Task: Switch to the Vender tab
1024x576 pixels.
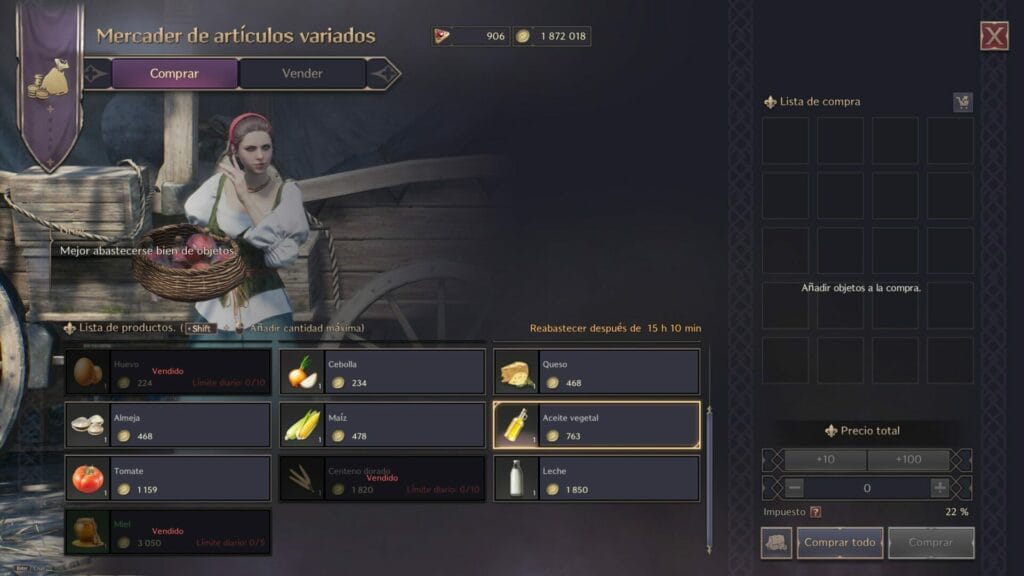Action: click(302, 73)
